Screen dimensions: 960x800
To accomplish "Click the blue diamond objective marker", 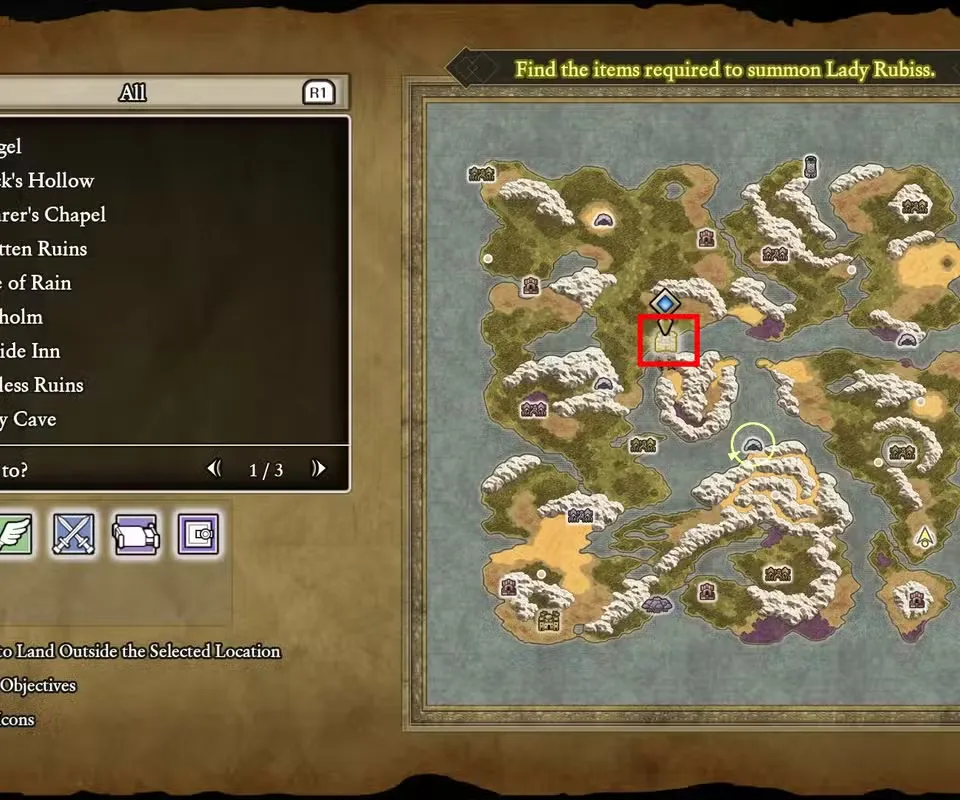I will [x=664, y=301].
